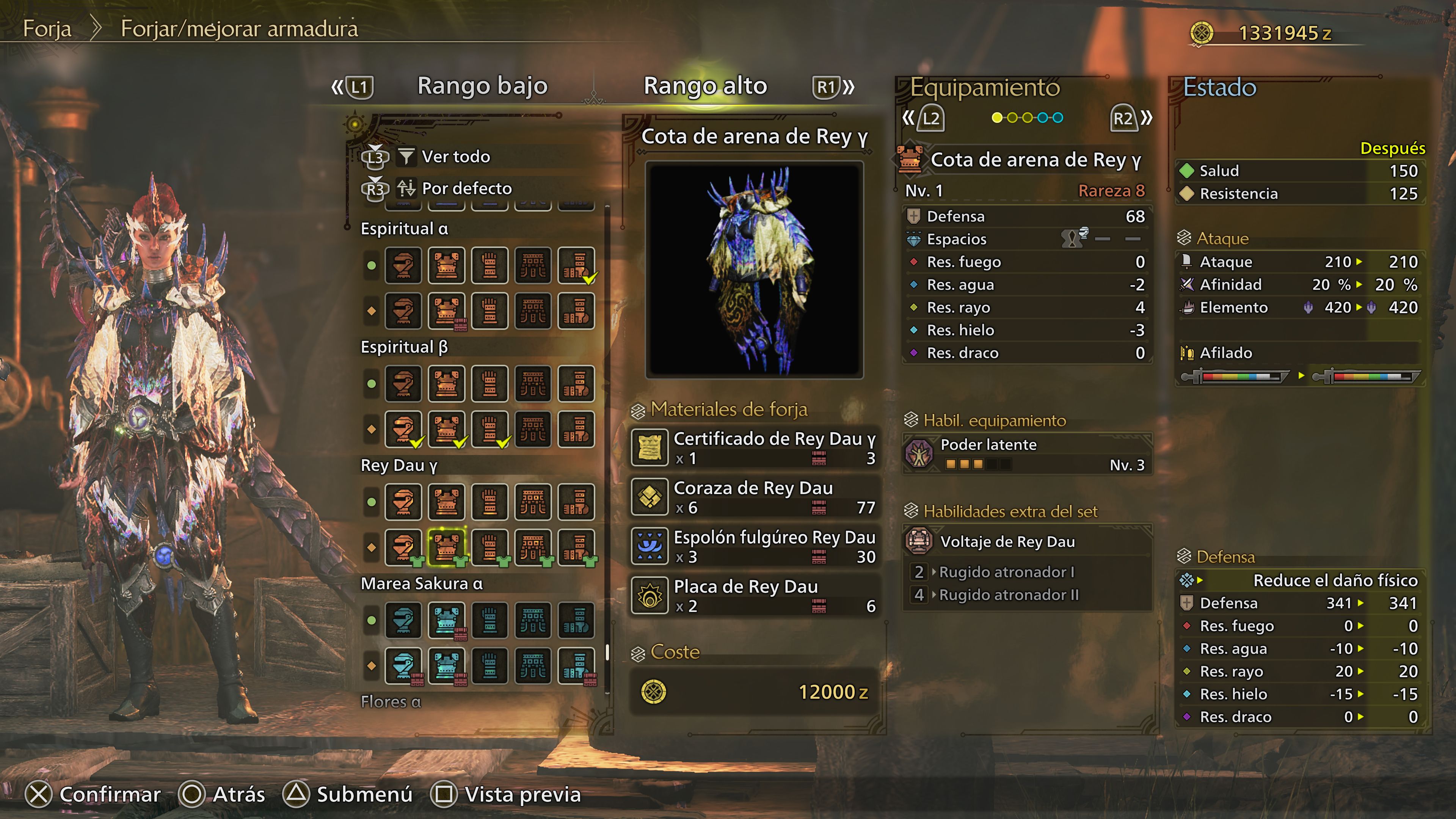Go back with the Atrás button
Viewport: 1456px width, 819px height.
222,794
